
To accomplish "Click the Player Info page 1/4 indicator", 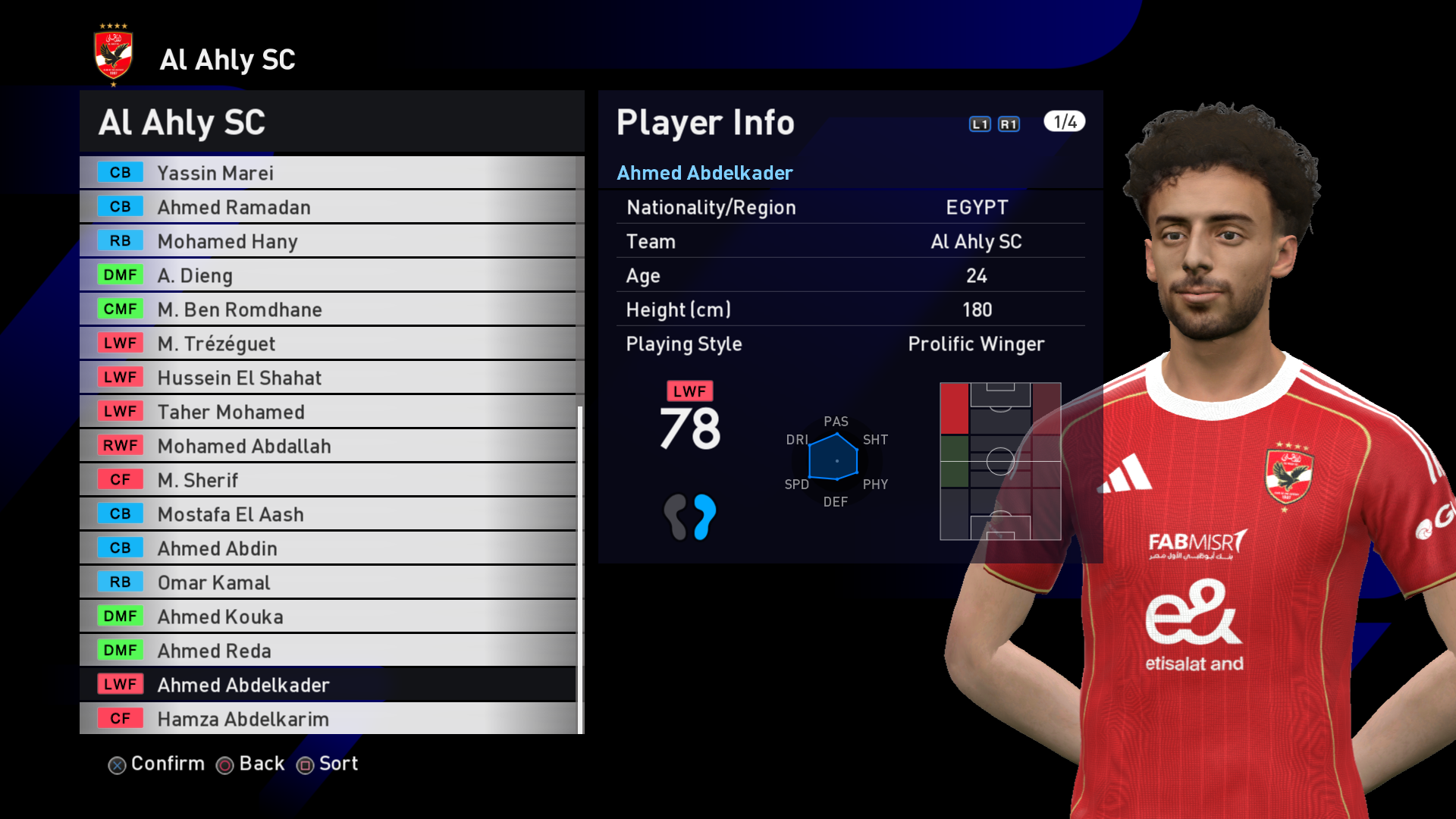I will [1064, 122].
